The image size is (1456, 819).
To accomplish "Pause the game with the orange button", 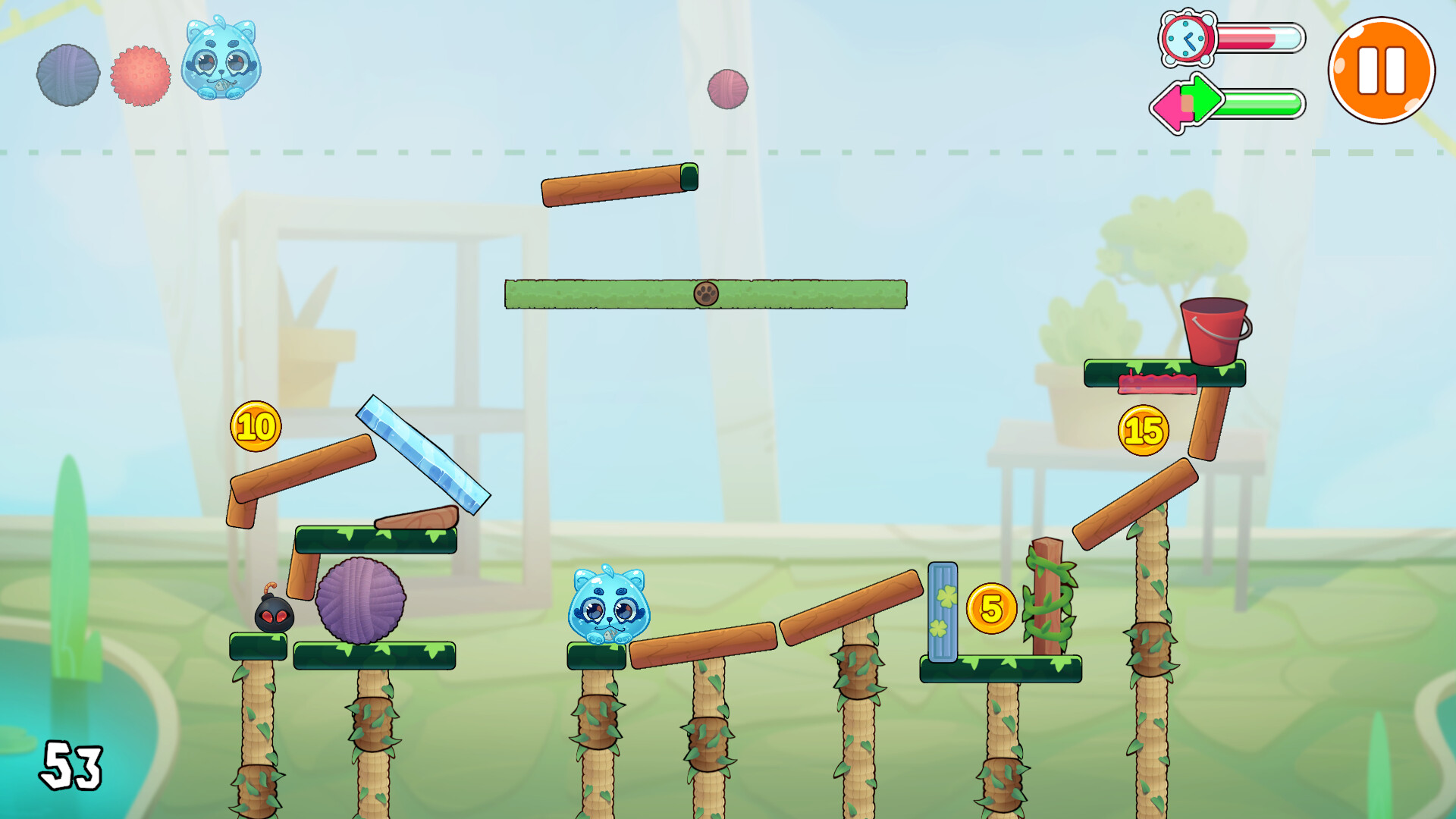I will click(1381, 71).
